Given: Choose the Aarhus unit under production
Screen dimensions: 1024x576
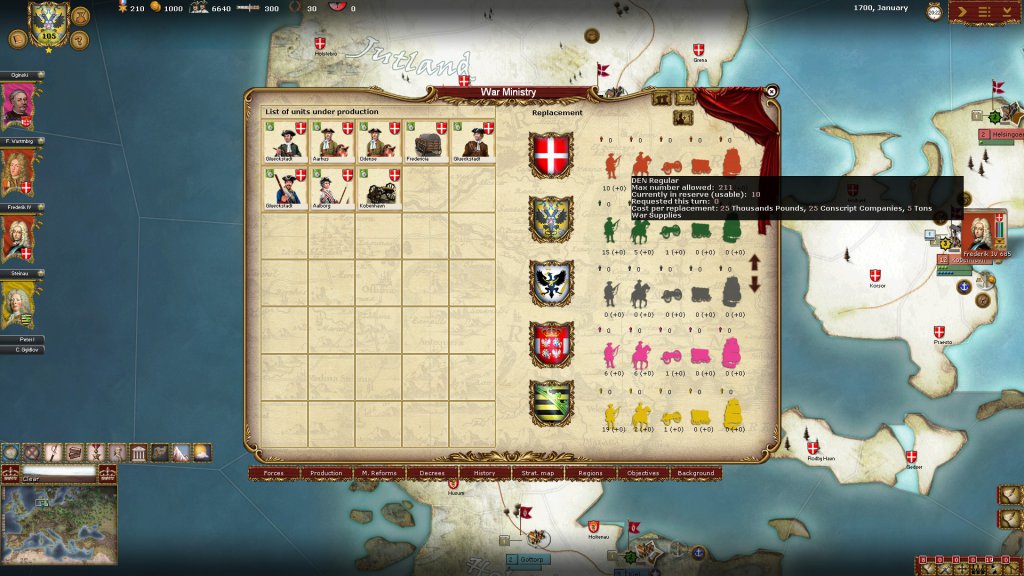Looking at the screenshot, I should [x=331, y=141].
